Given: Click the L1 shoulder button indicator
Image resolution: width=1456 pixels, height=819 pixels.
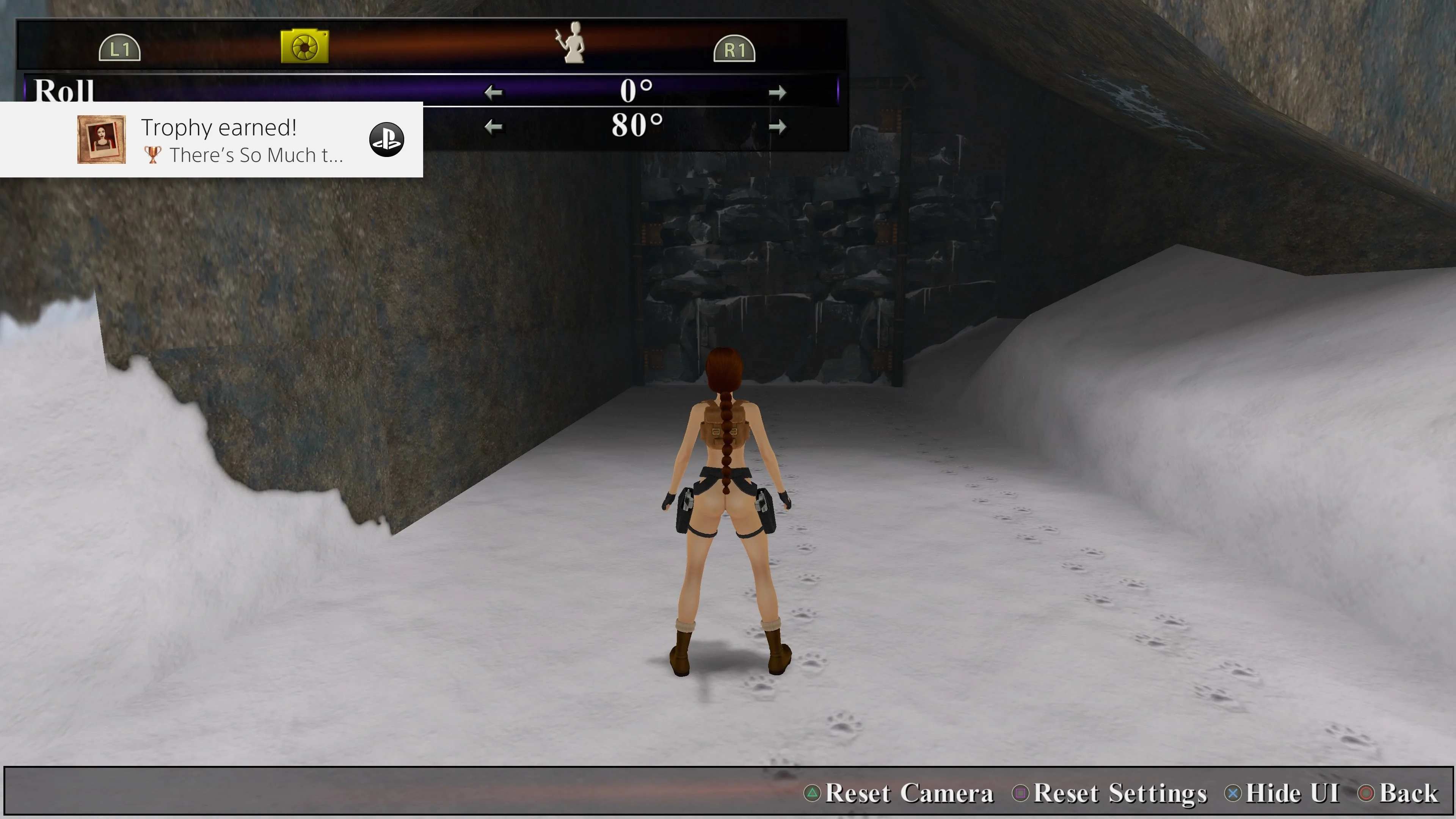Looking at the screenshot, I should 121,49.
